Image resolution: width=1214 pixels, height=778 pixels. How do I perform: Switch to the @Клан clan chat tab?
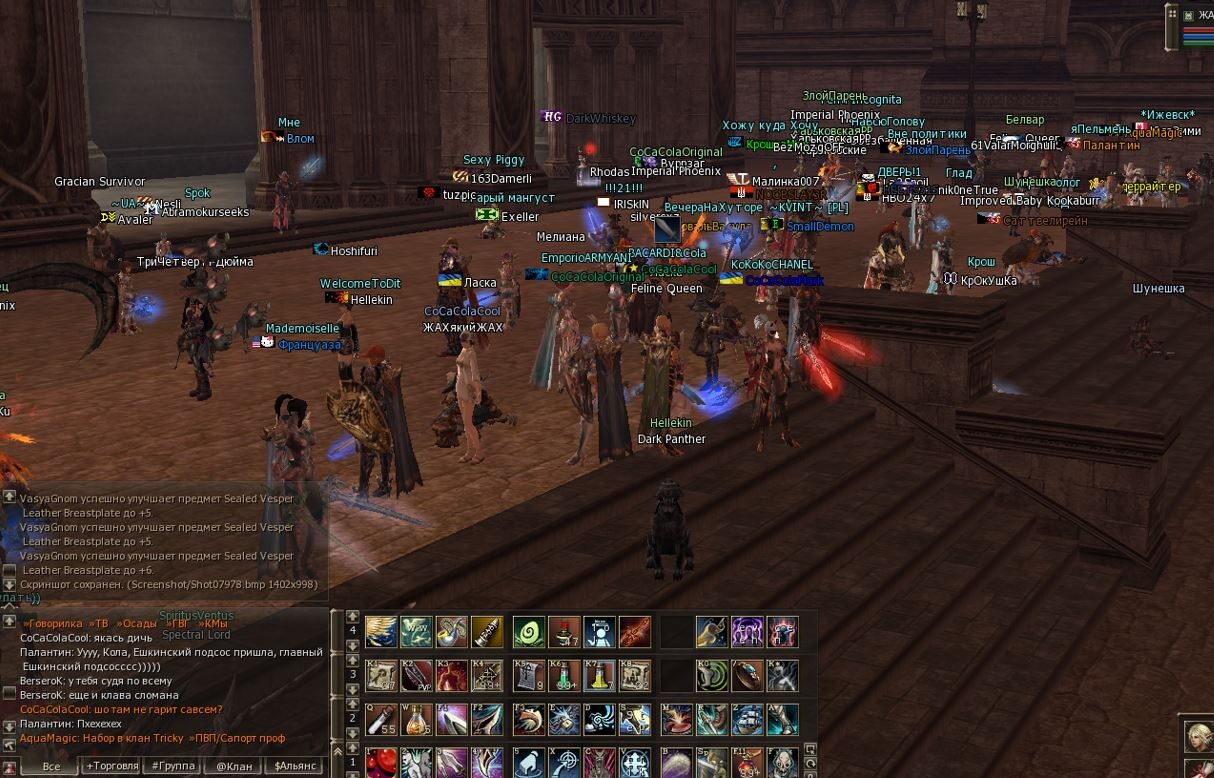coord(233,766)
